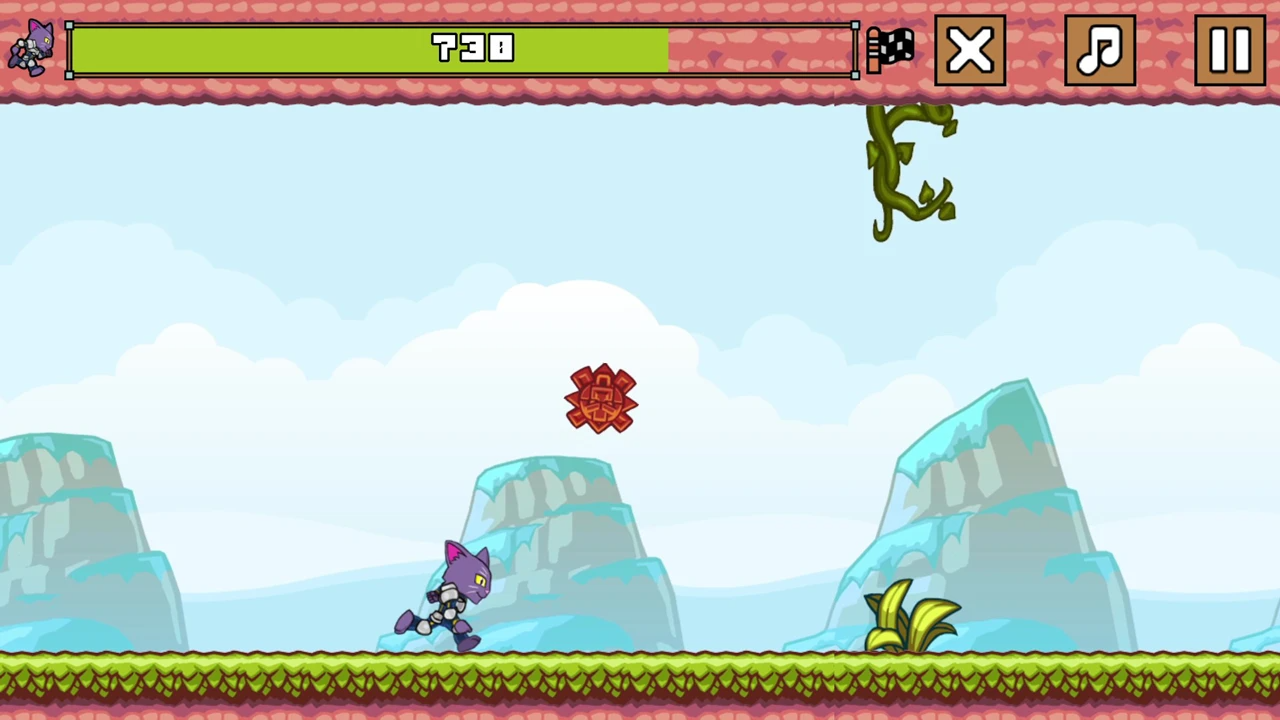Click the level progress bar

click(460, 50)
